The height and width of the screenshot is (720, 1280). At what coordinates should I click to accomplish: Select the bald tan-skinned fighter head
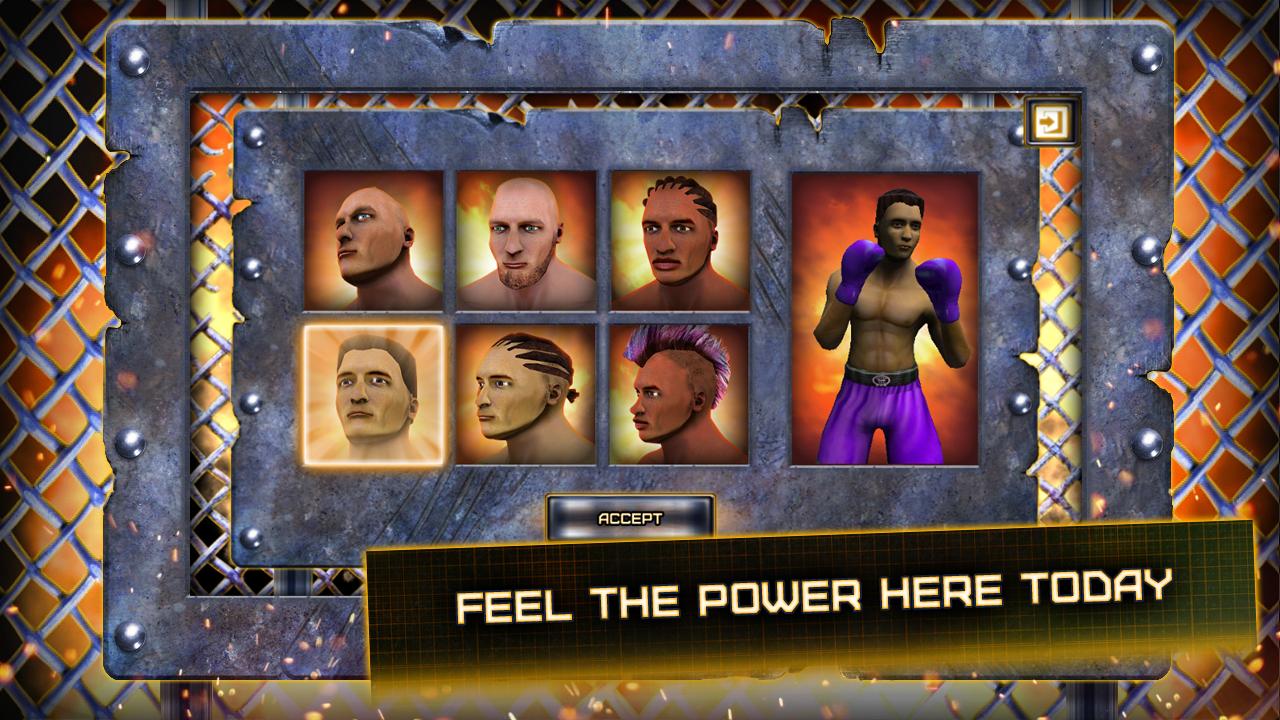point(373,240)
